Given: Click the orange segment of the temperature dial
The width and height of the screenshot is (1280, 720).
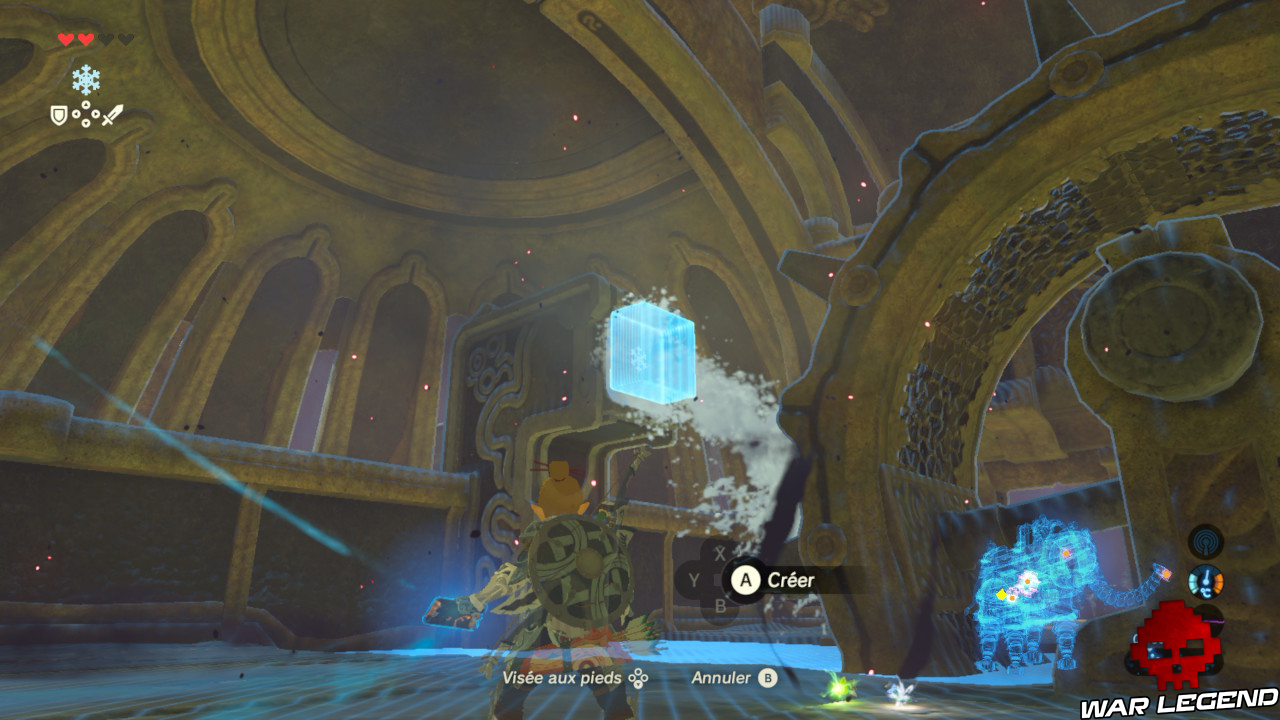Looking at the screenshot, I should click(1218, 583).
